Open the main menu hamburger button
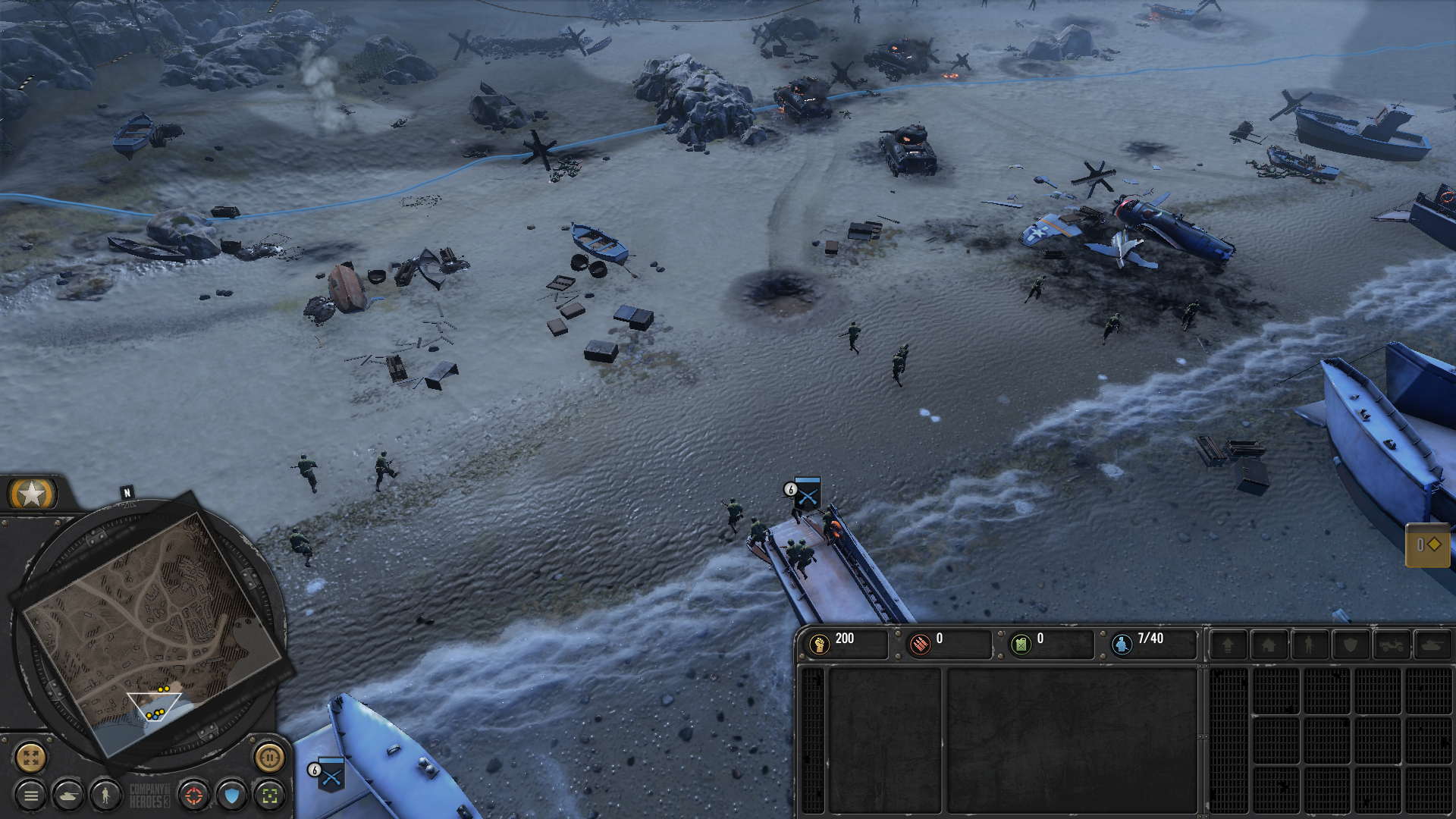 tap(31, 795)
